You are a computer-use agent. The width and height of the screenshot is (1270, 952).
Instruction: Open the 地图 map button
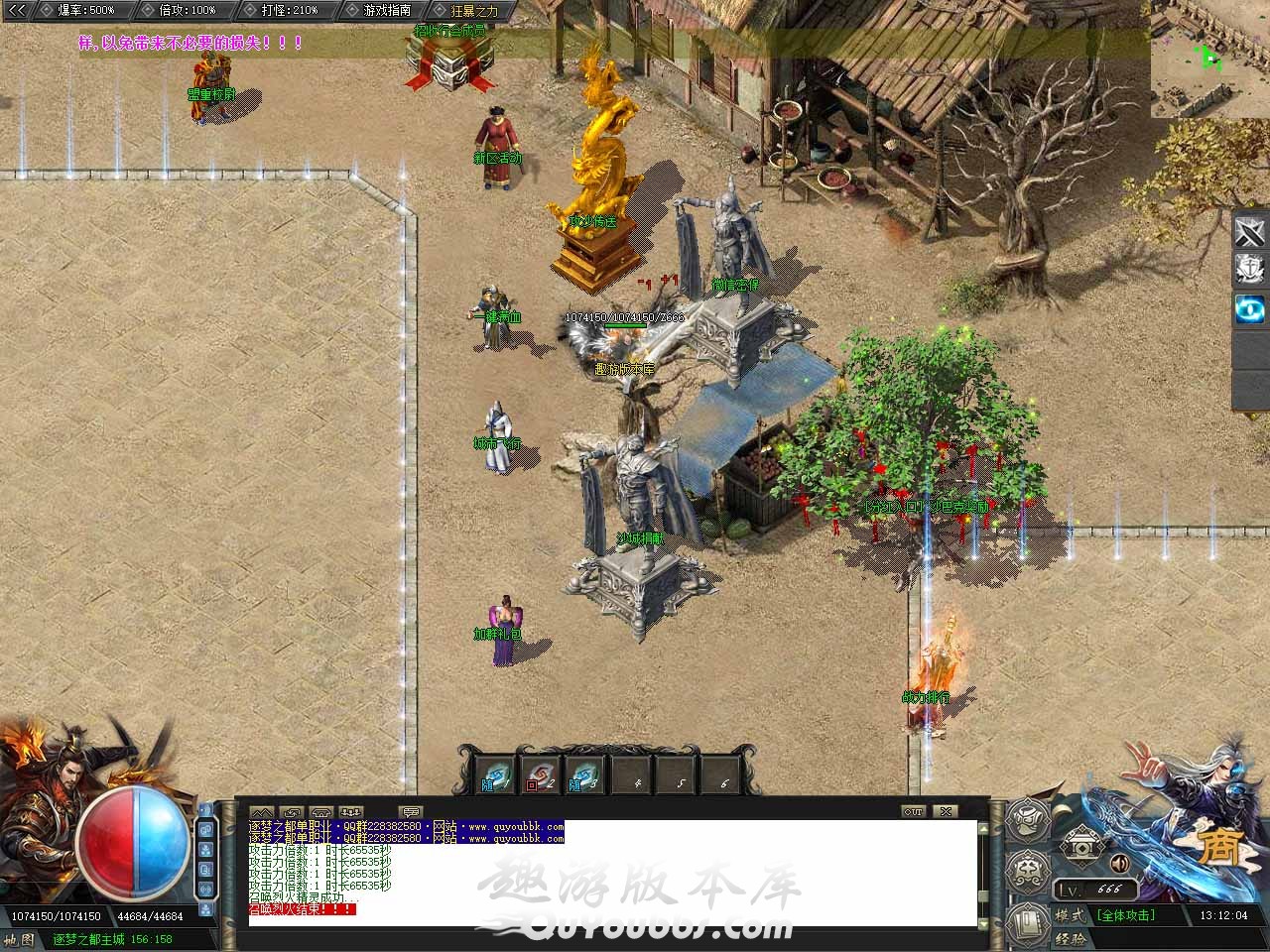19,939
